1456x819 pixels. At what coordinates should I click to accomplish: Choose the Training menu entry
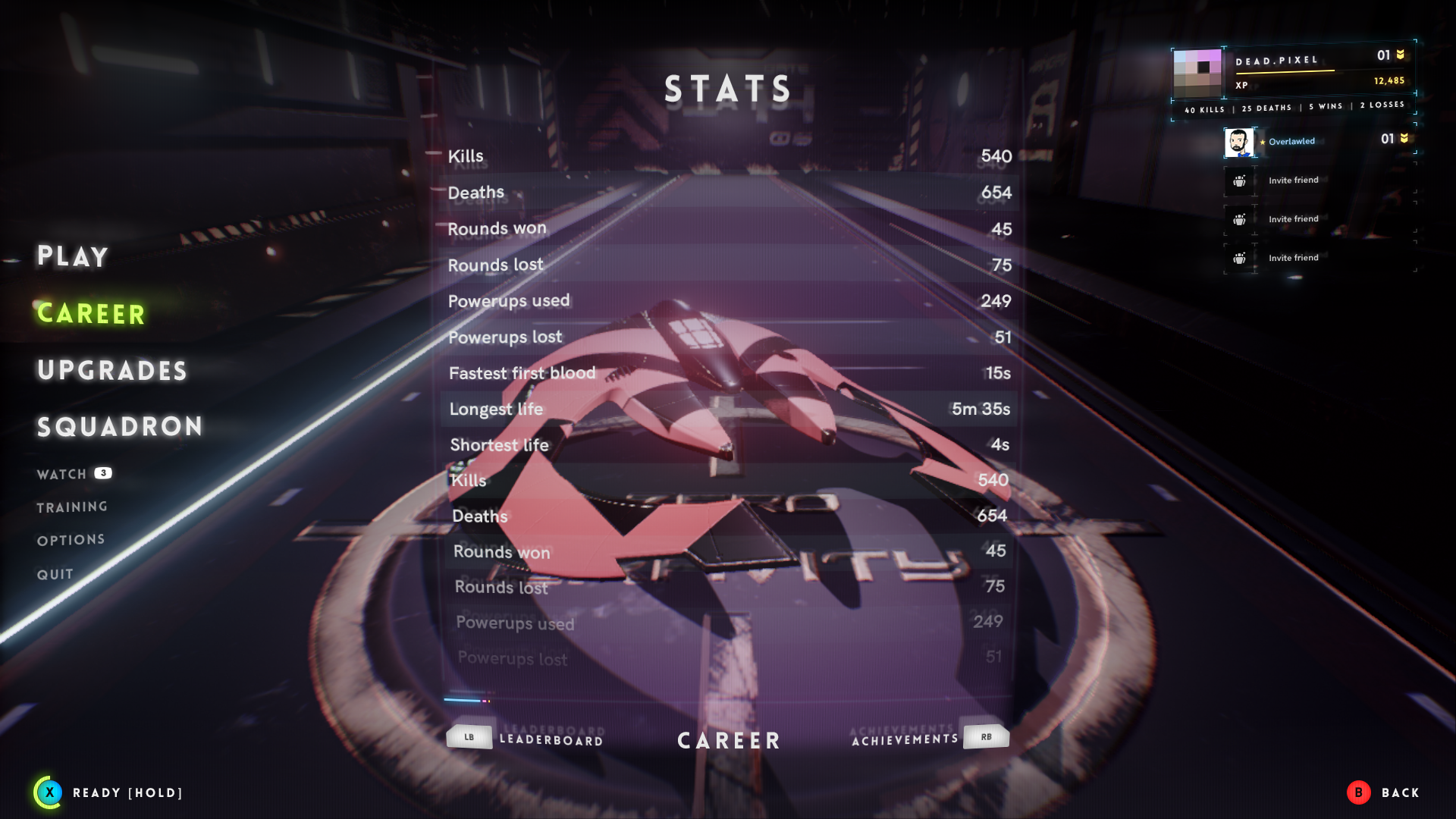click(72, 507)
